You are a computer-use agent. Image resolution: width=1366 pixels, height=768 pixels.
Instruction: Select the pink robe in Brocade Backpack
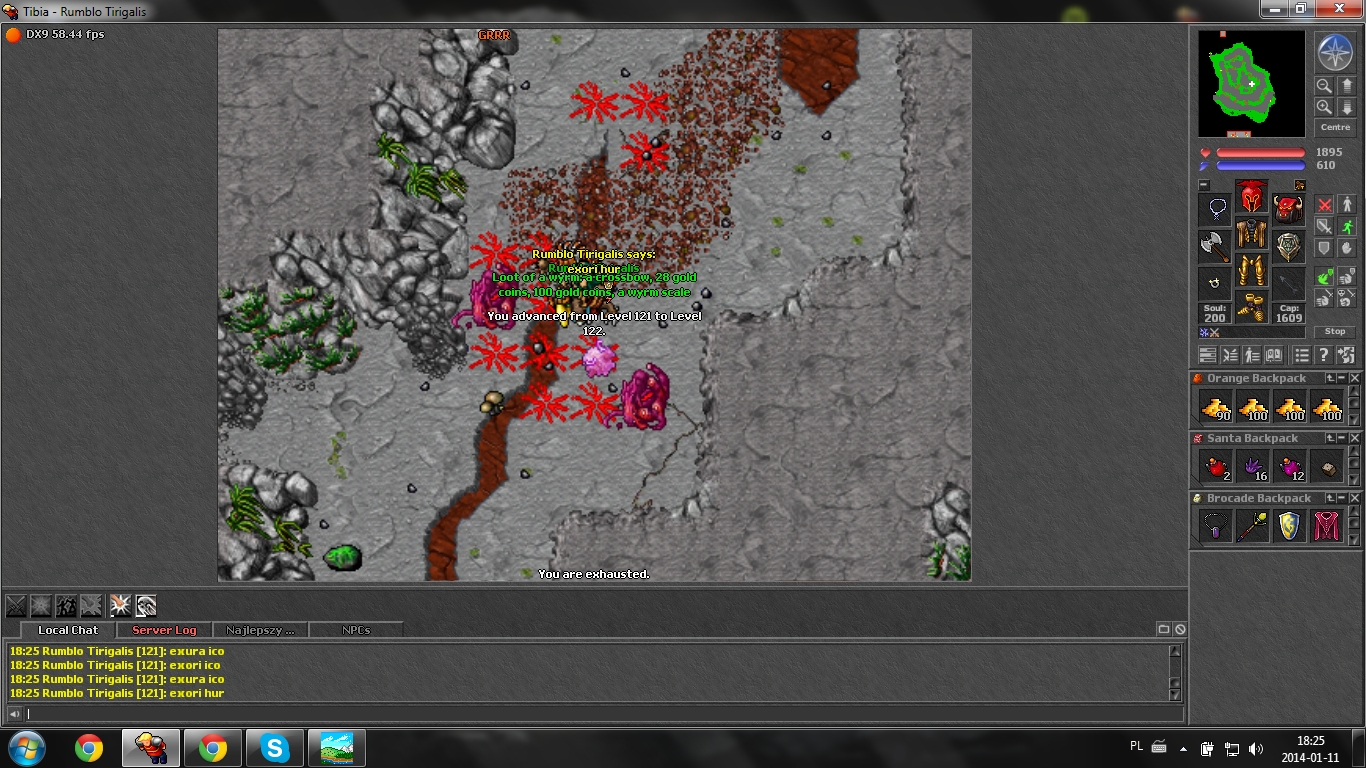[1326, 526]
